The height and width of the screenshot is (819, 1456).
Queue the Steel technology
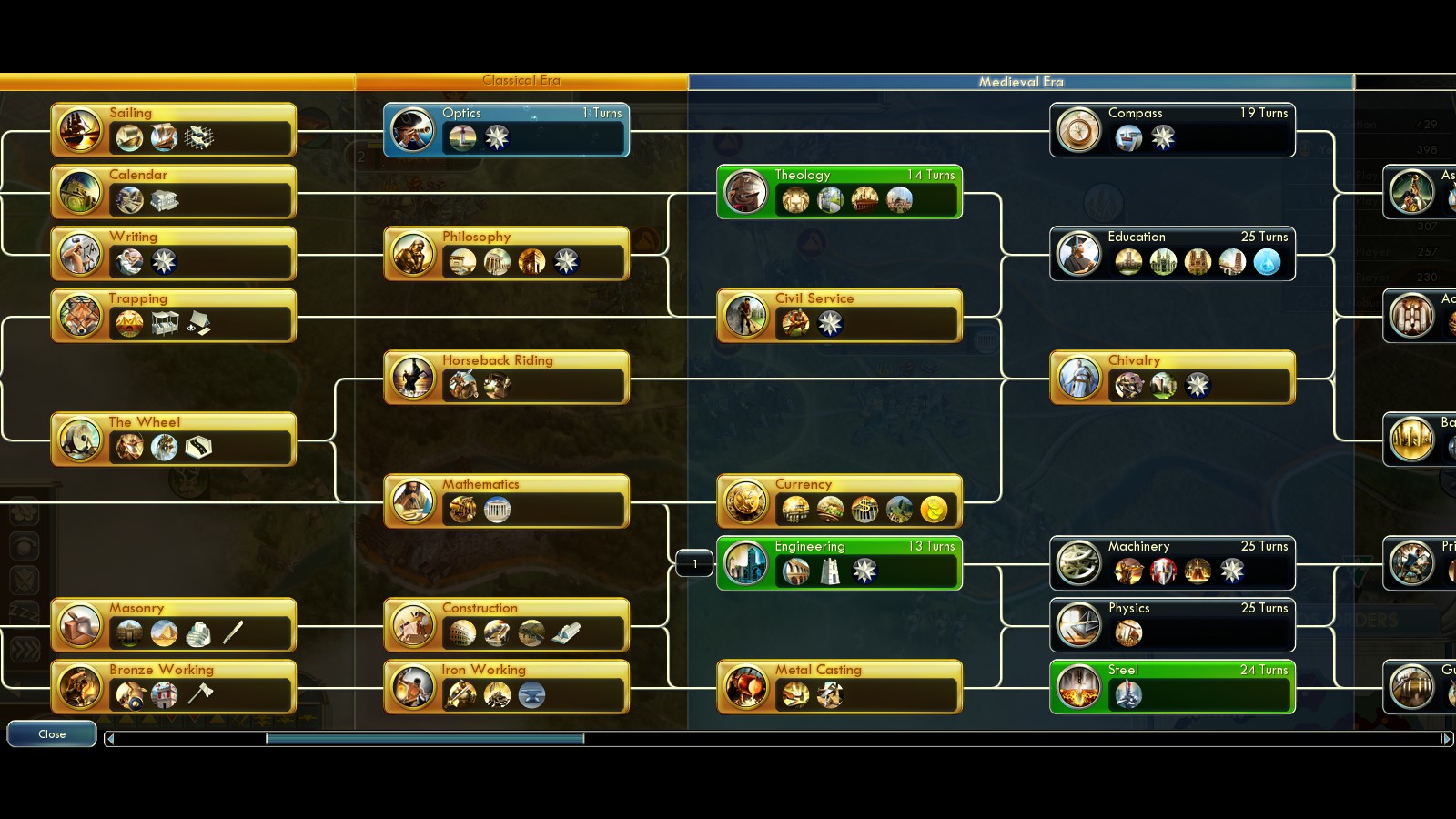coord(1172,687)
